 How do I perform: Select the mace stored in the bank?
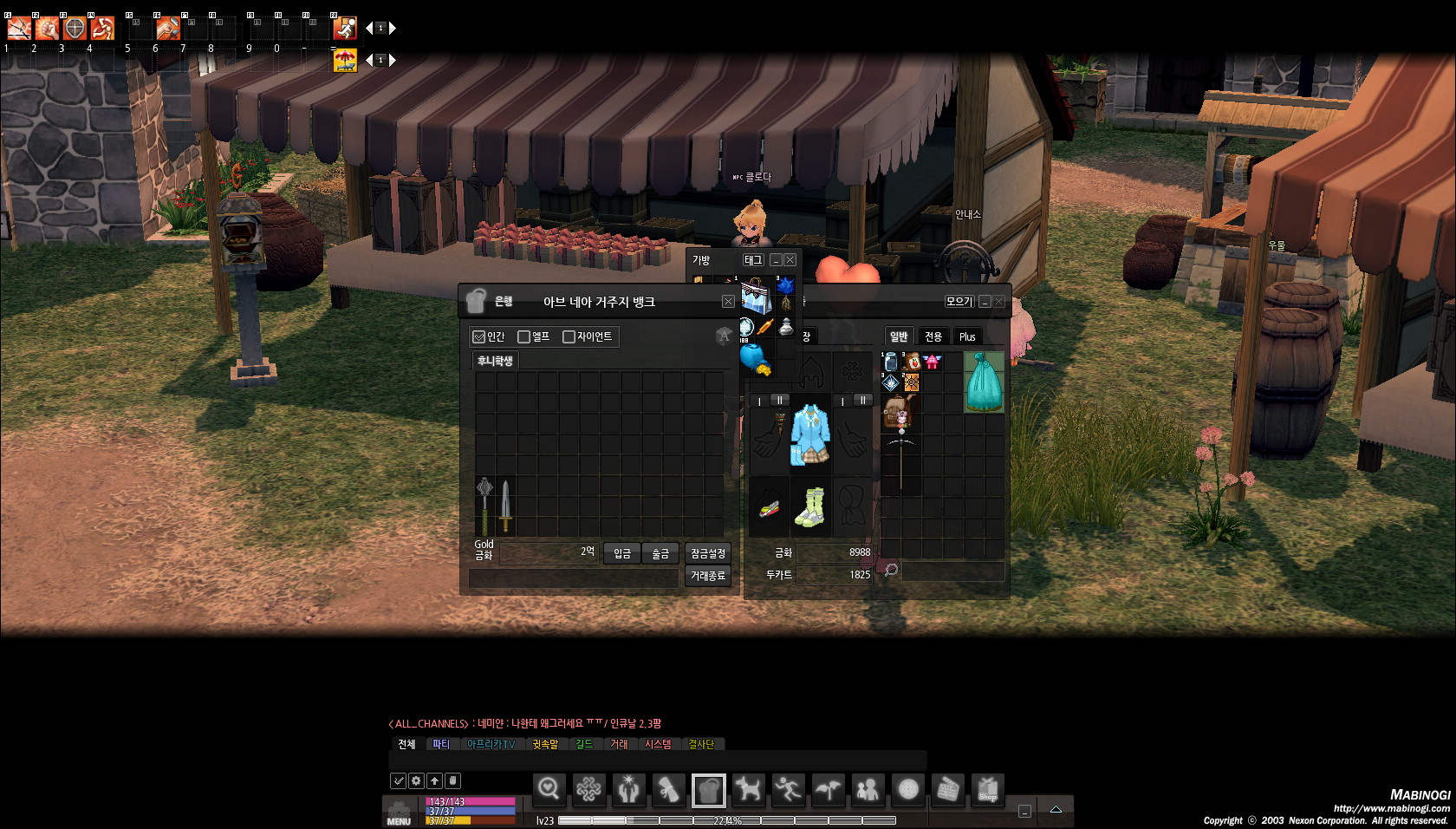coord(484,506)
